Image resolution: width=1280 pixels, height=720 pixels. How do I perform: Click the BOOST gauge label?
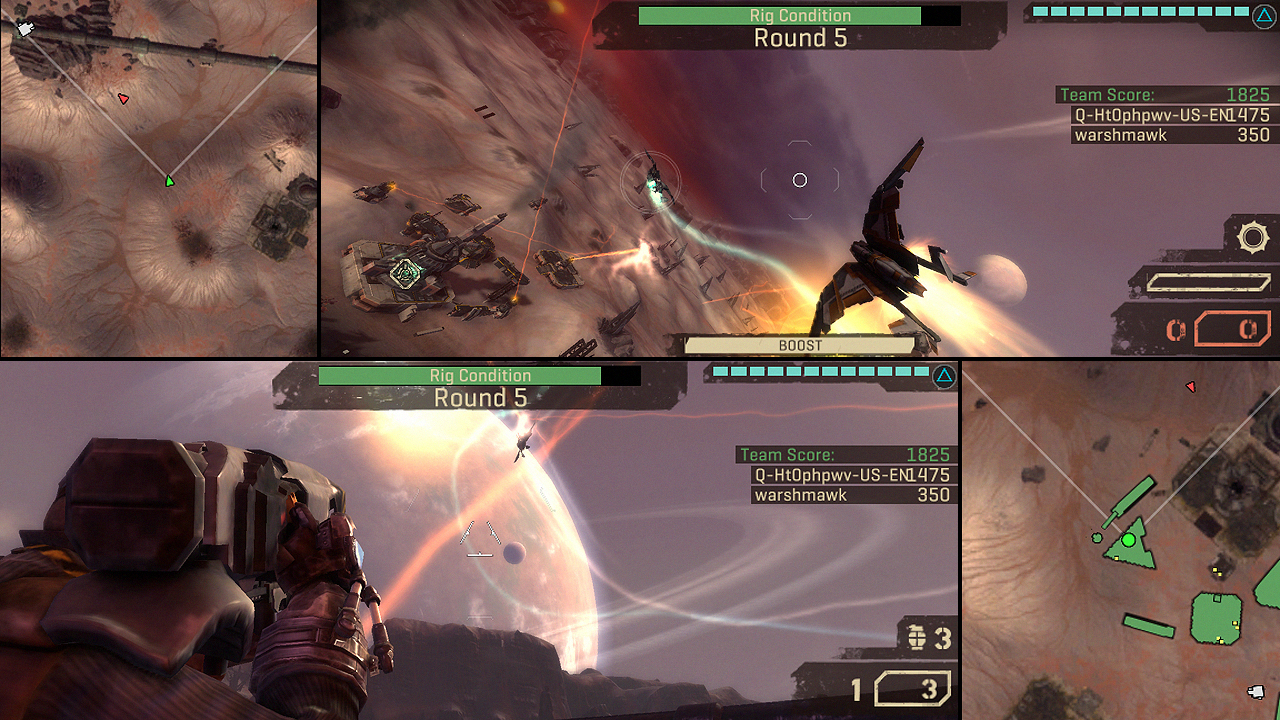point(800,345)
